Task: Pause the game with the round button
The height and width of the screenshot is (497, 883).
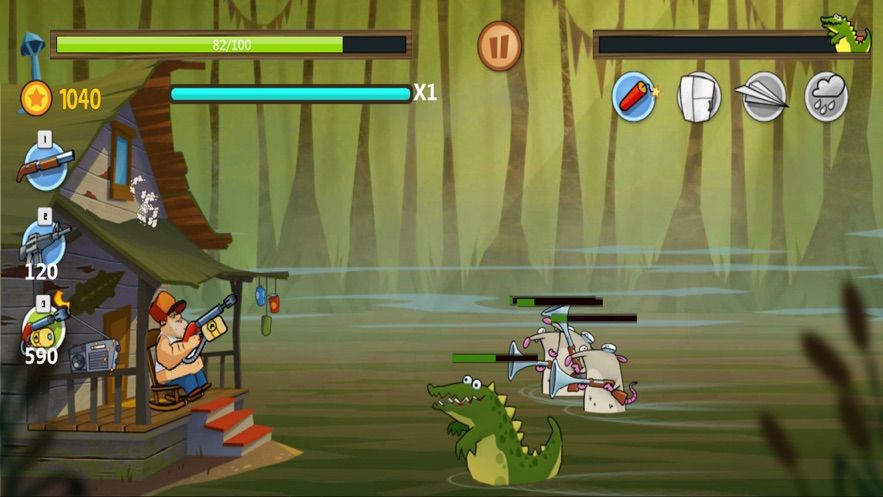Action: 499,46
